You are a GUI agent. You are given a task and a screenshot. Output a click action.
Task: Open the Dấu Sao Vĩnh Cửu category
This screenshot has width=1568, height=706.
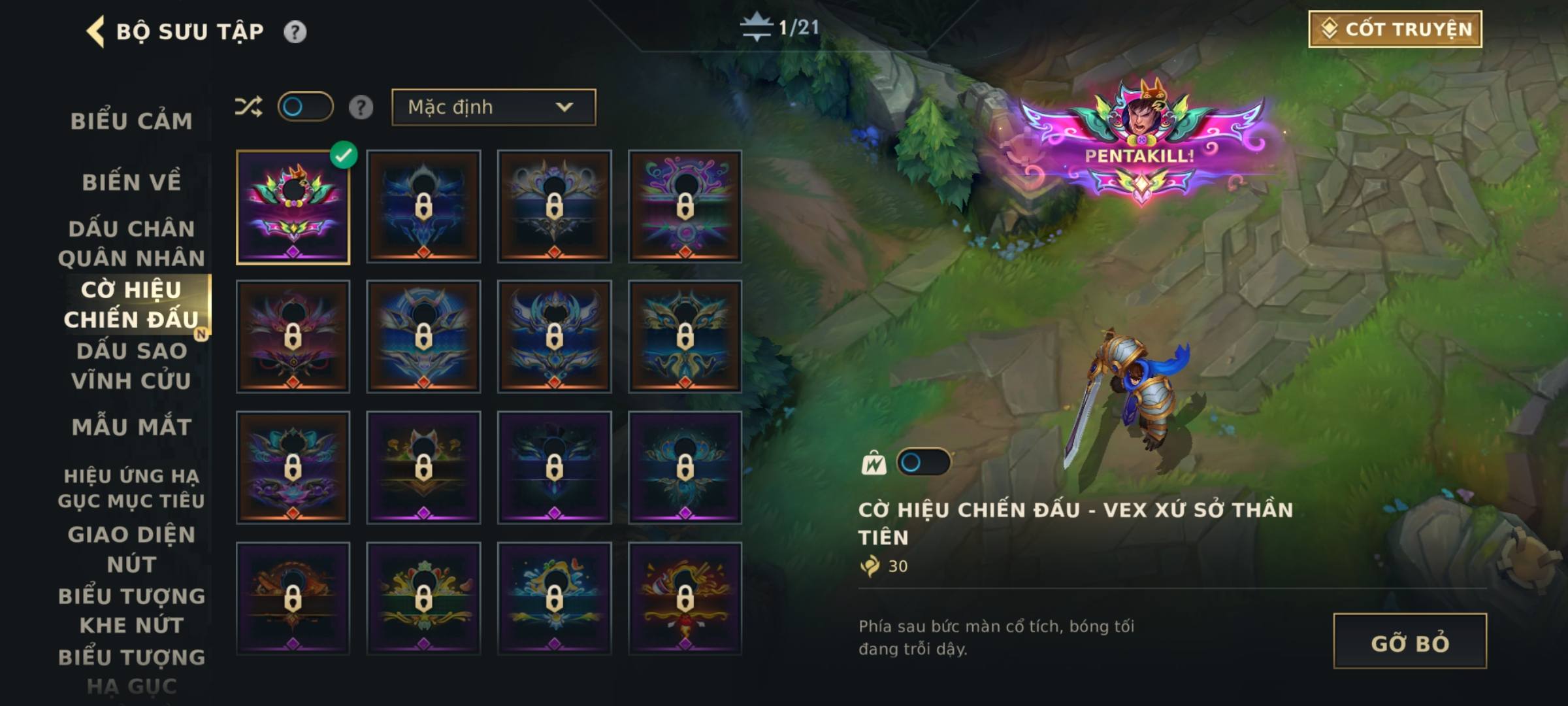131,365
